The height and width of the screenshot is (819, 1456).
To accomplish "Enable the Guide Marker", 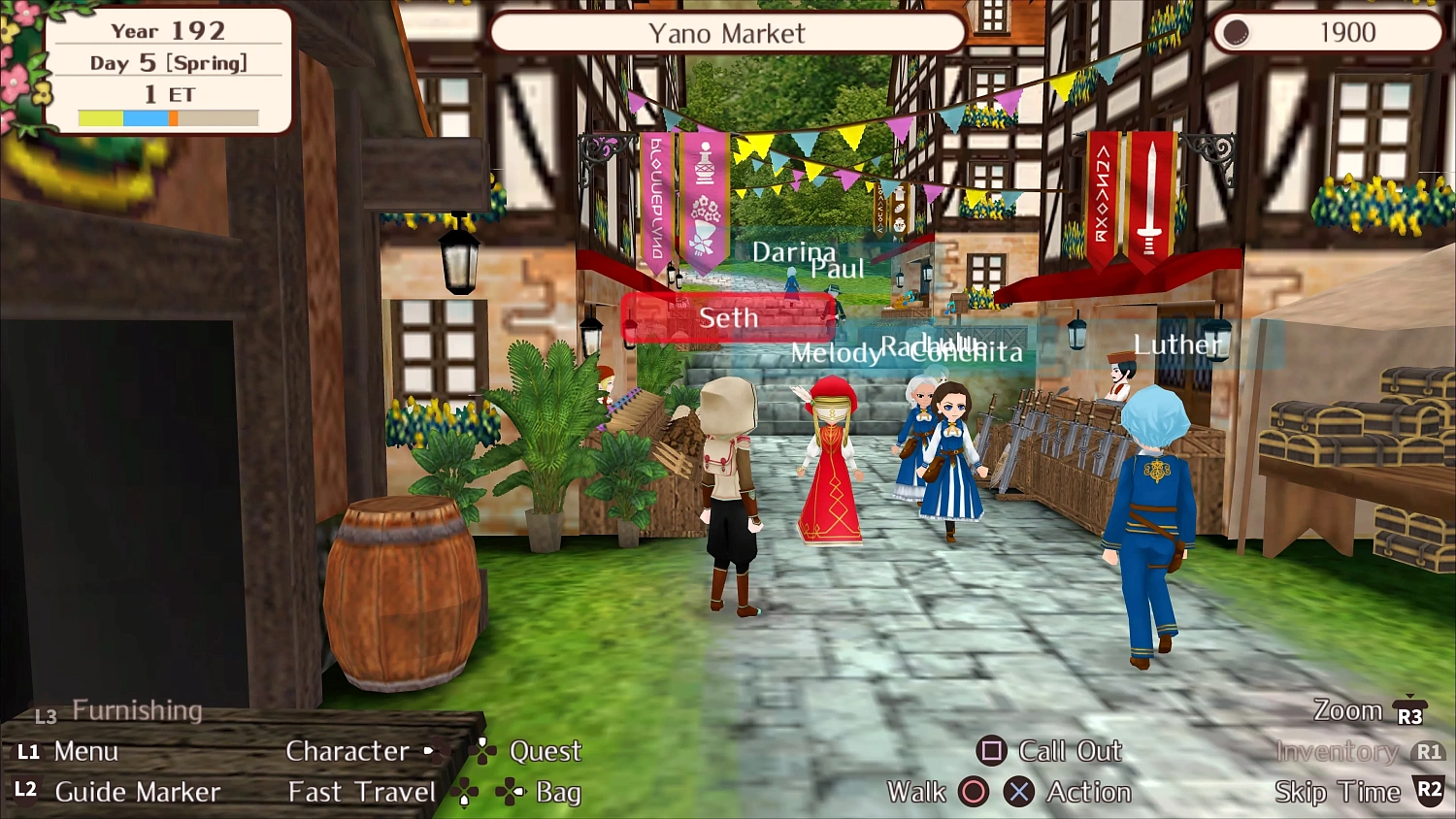I will 138,792.
